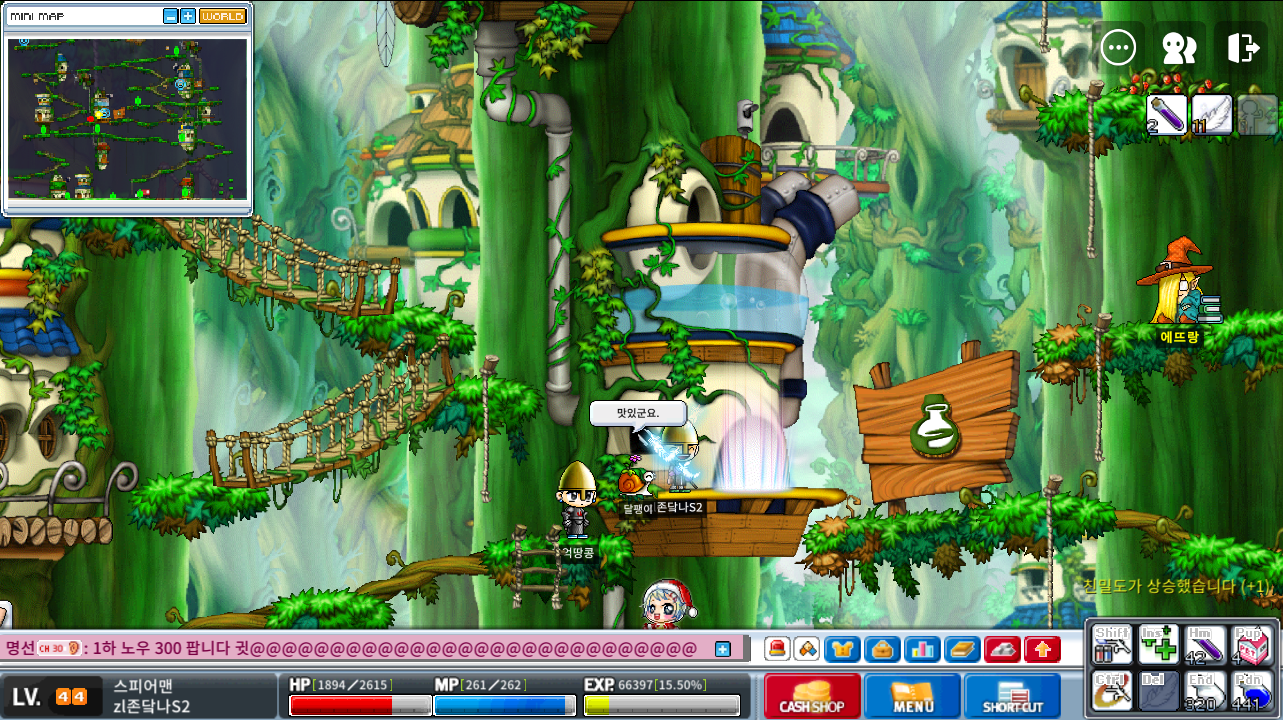The image size is (1283, 720).
Task: Select the purple potion buff icon
Action: pos(1167,114)
